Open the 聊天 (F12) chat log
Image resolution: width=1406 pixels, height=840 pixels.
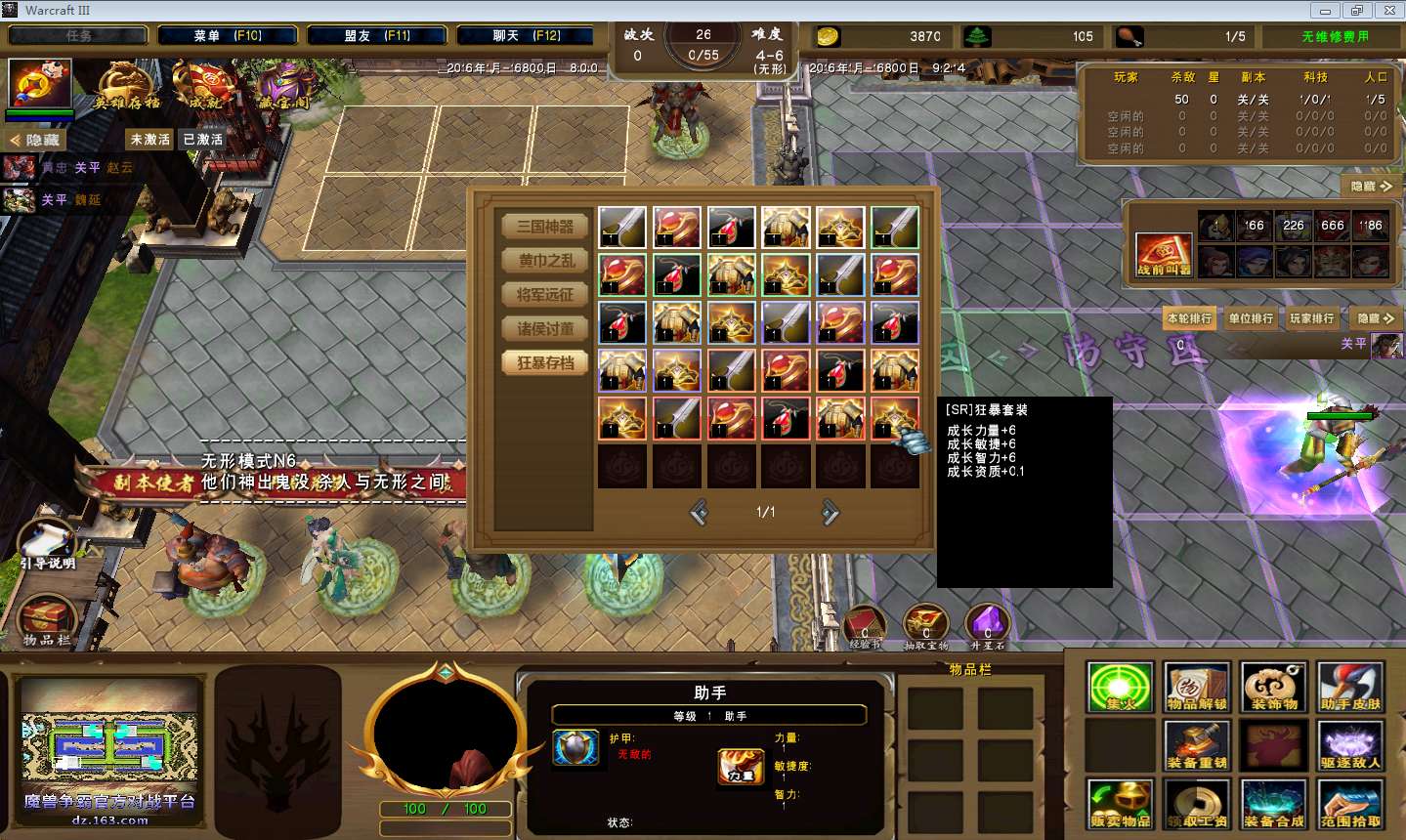[526, 36]
